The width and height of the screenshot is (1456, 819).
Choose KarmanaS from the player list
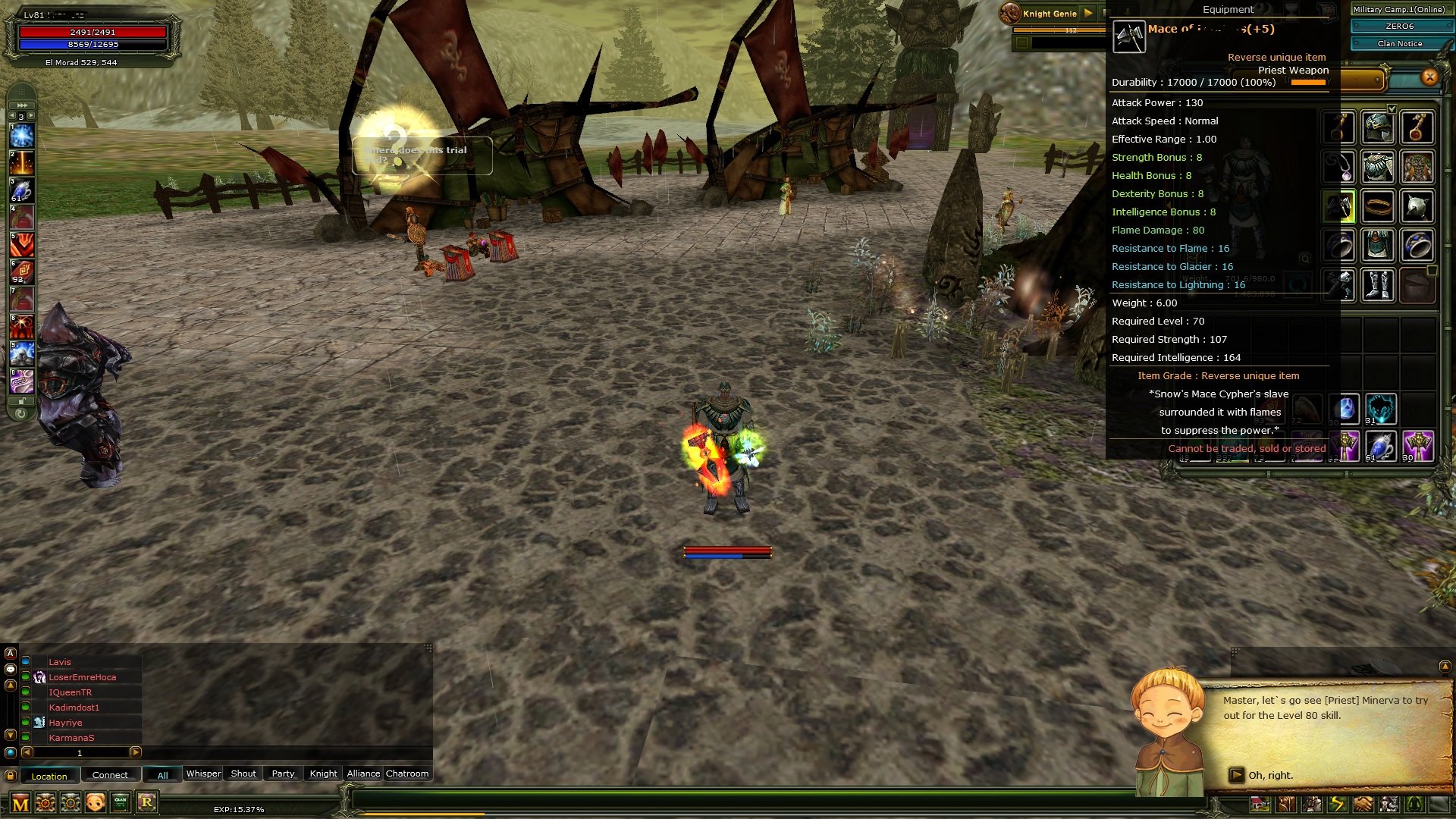72,738
